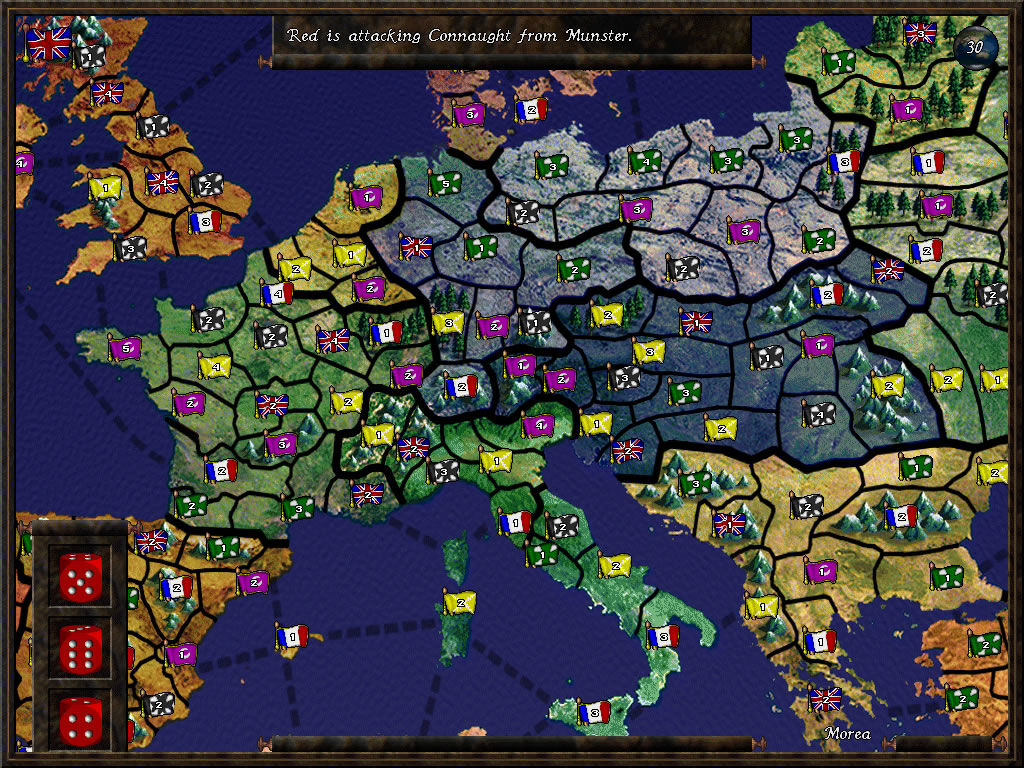Choose the yellow flag in Wales
Image resolution: width=1024 pixels, height=768 pixels.
105,186
